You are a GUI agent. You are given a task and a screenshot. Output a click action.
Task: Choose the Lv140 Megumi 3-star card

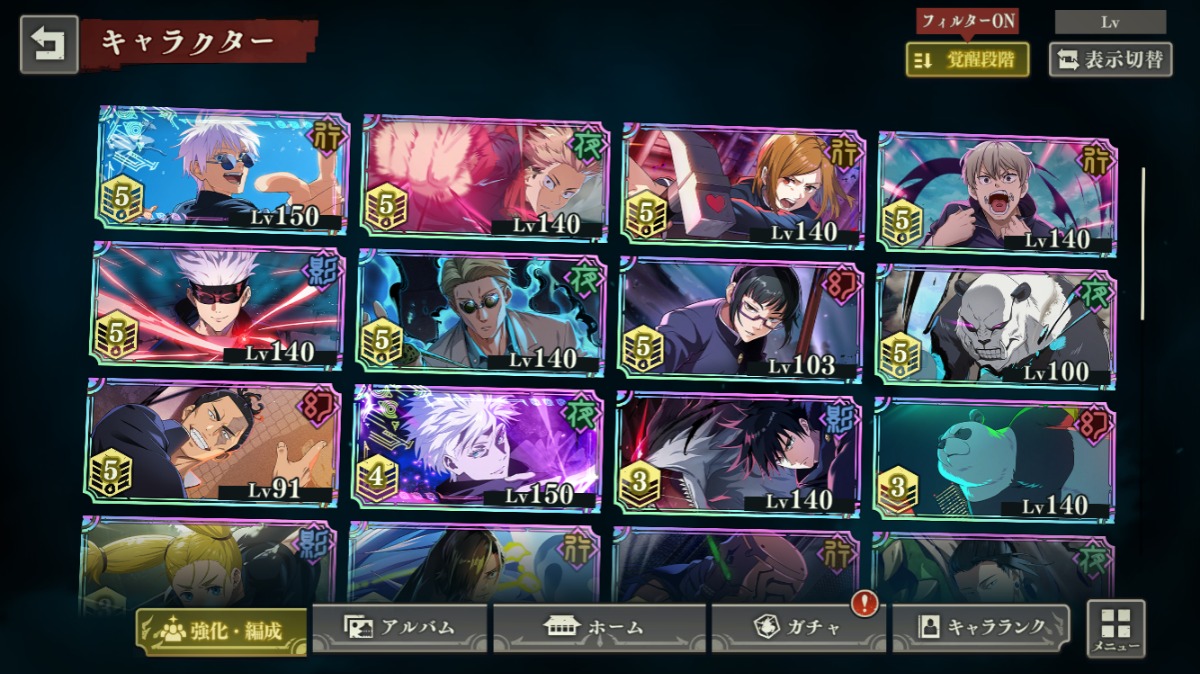tap(737, 453)
